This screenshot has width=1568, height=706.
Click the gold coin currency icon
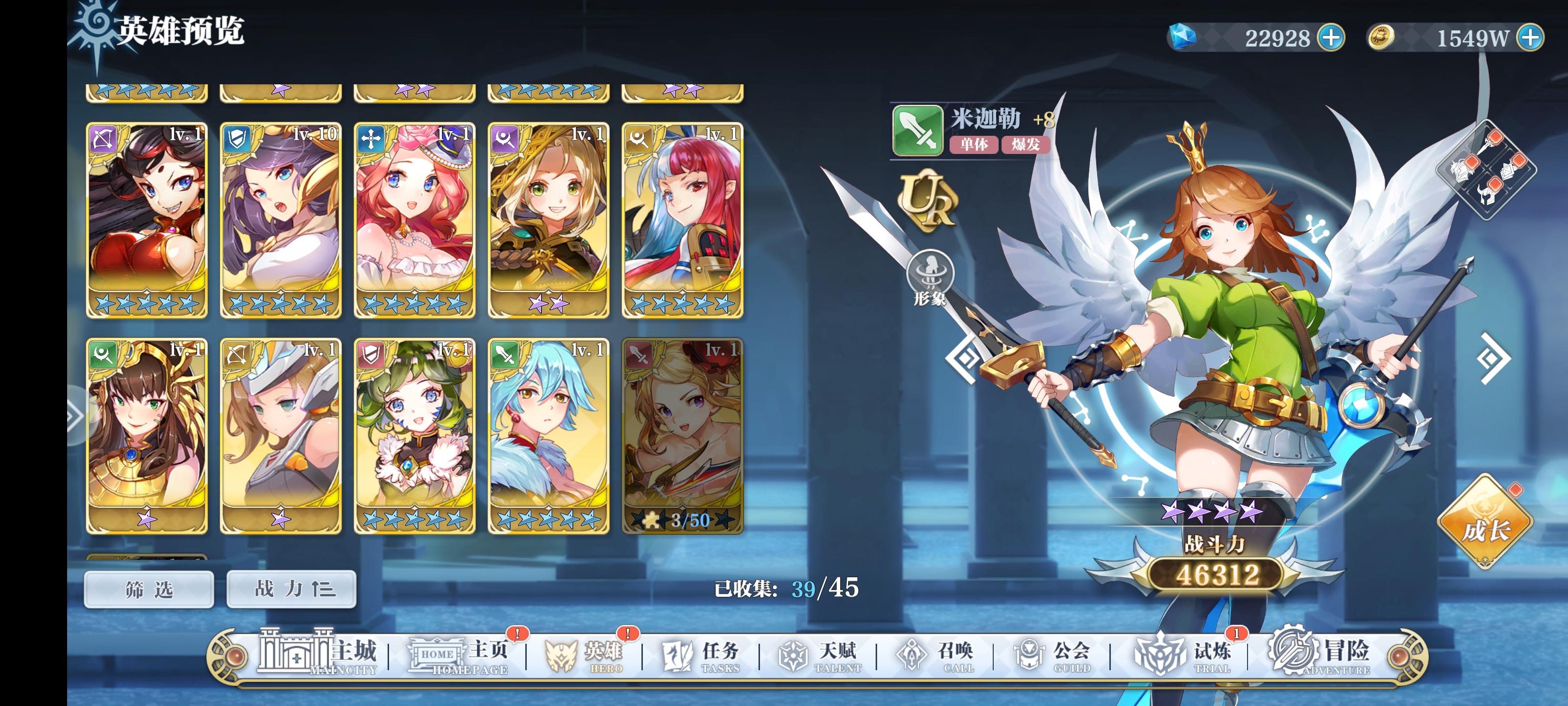point(1380,37)
